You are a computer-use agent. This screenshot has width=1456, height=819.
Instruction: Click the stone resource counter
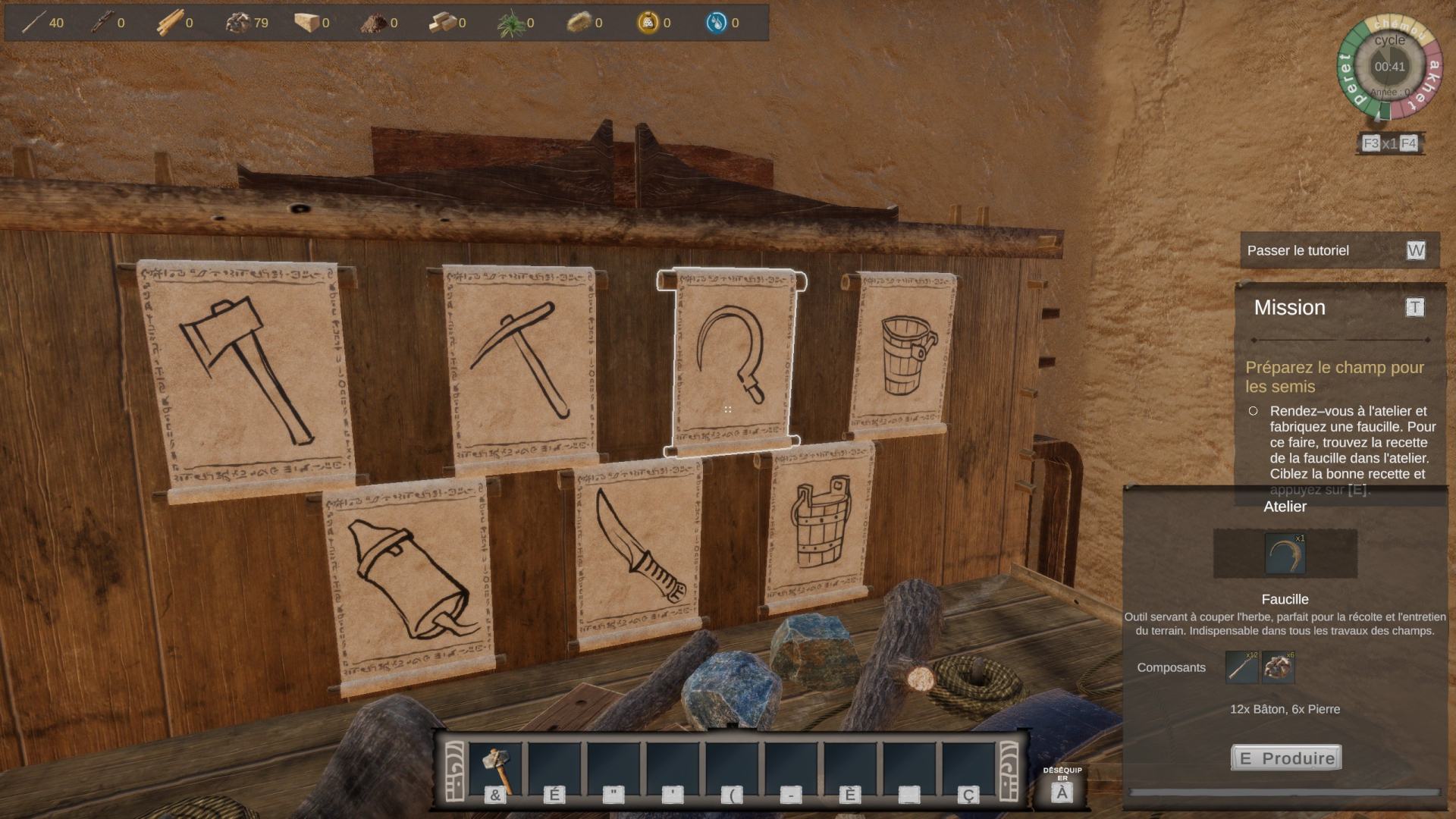tap(247, 23)
